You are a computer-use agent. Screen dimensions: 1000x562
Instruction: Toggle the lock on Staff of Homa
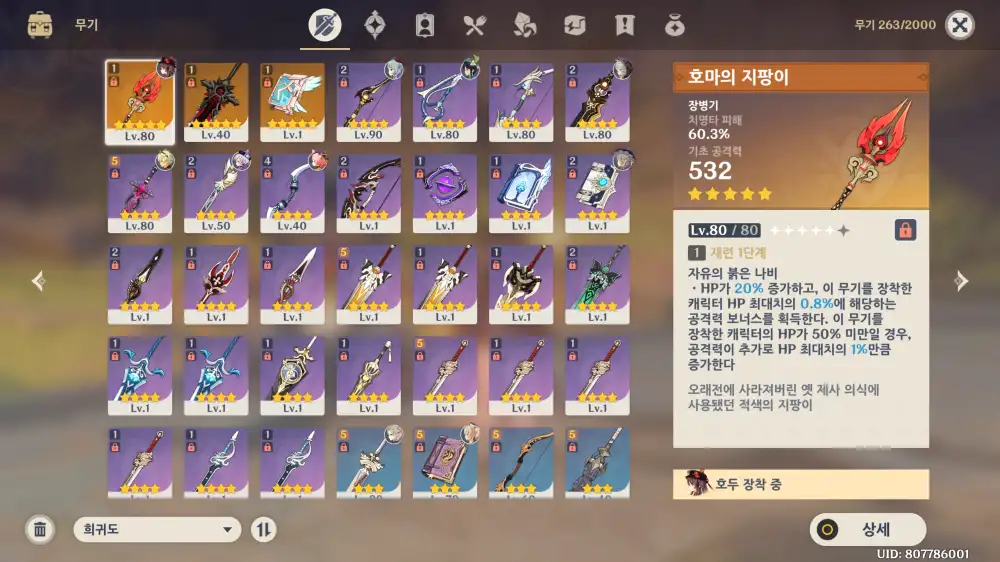tap(904, 230)
